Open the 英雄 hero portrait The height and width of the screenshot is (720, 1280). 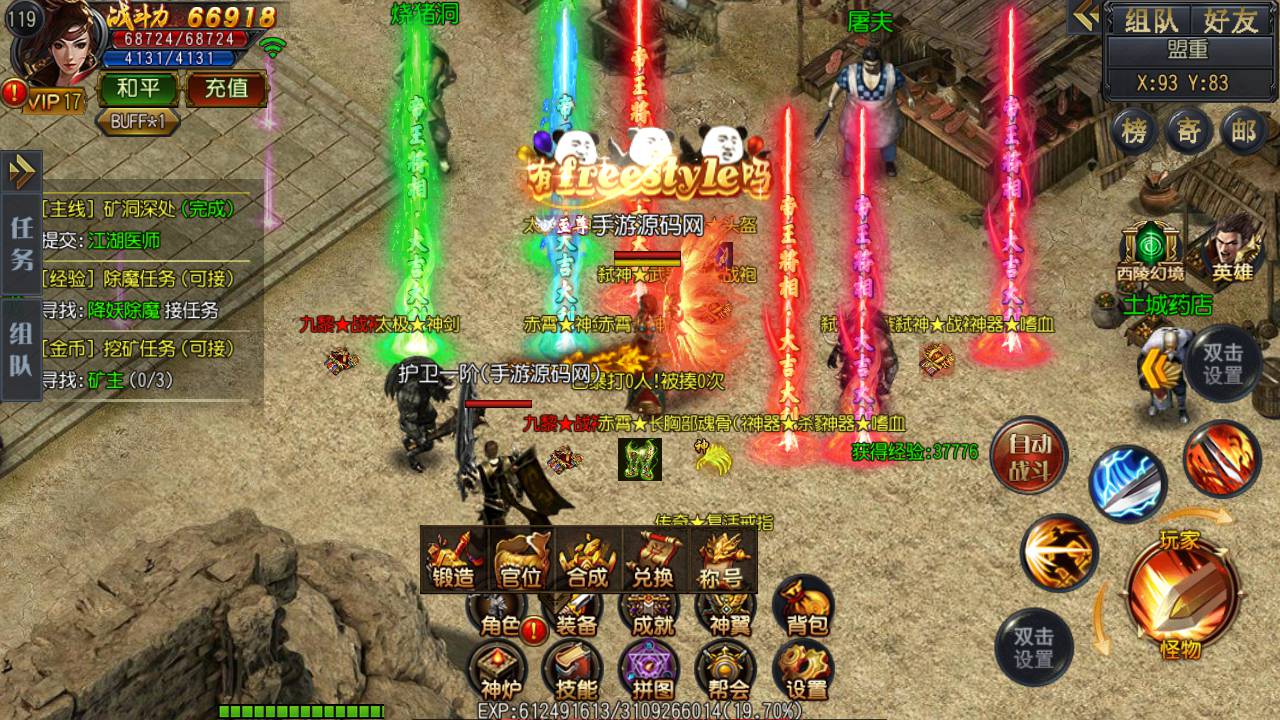coord(1231,248)
